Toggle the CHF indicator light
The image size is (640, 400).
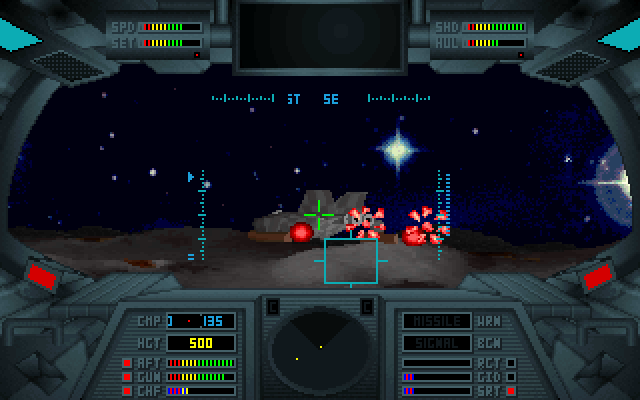(x=127, y=391)
